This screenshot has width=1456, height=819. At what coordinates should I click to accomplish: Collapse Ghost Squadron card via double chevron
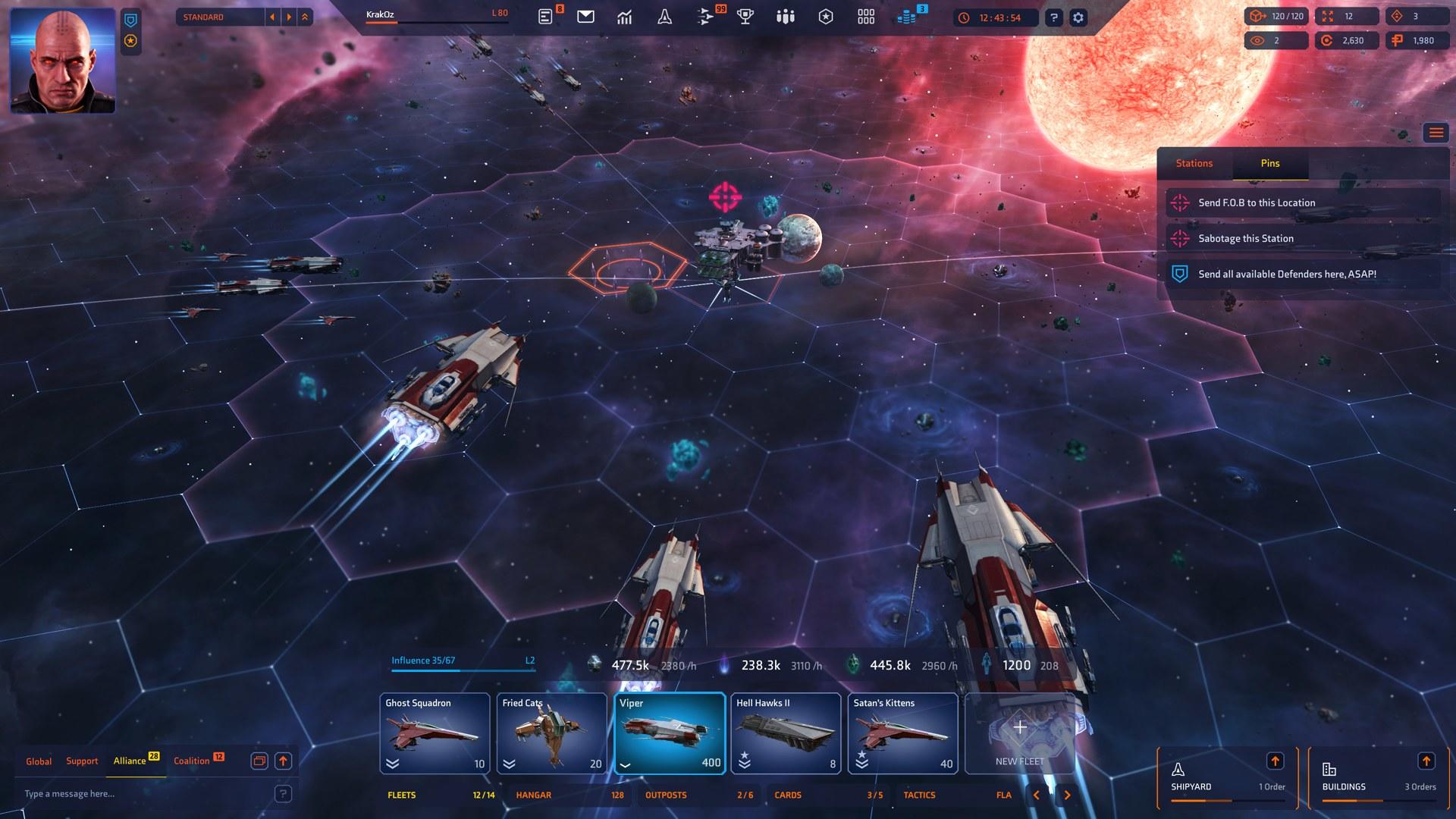click(x=391, y=763)
